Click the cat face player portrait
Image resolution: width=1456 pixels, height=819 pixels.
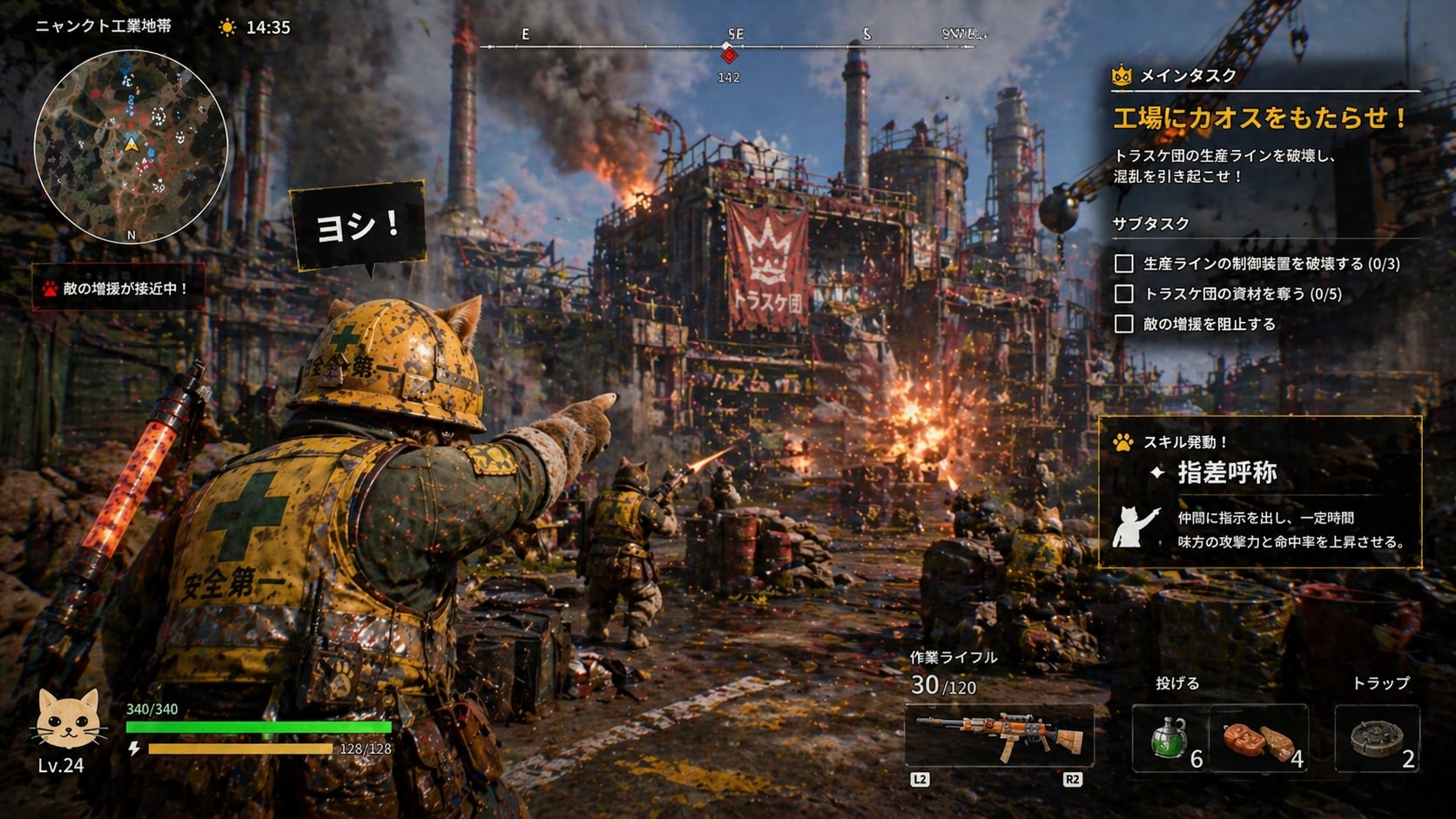click(x=67, y=719)
